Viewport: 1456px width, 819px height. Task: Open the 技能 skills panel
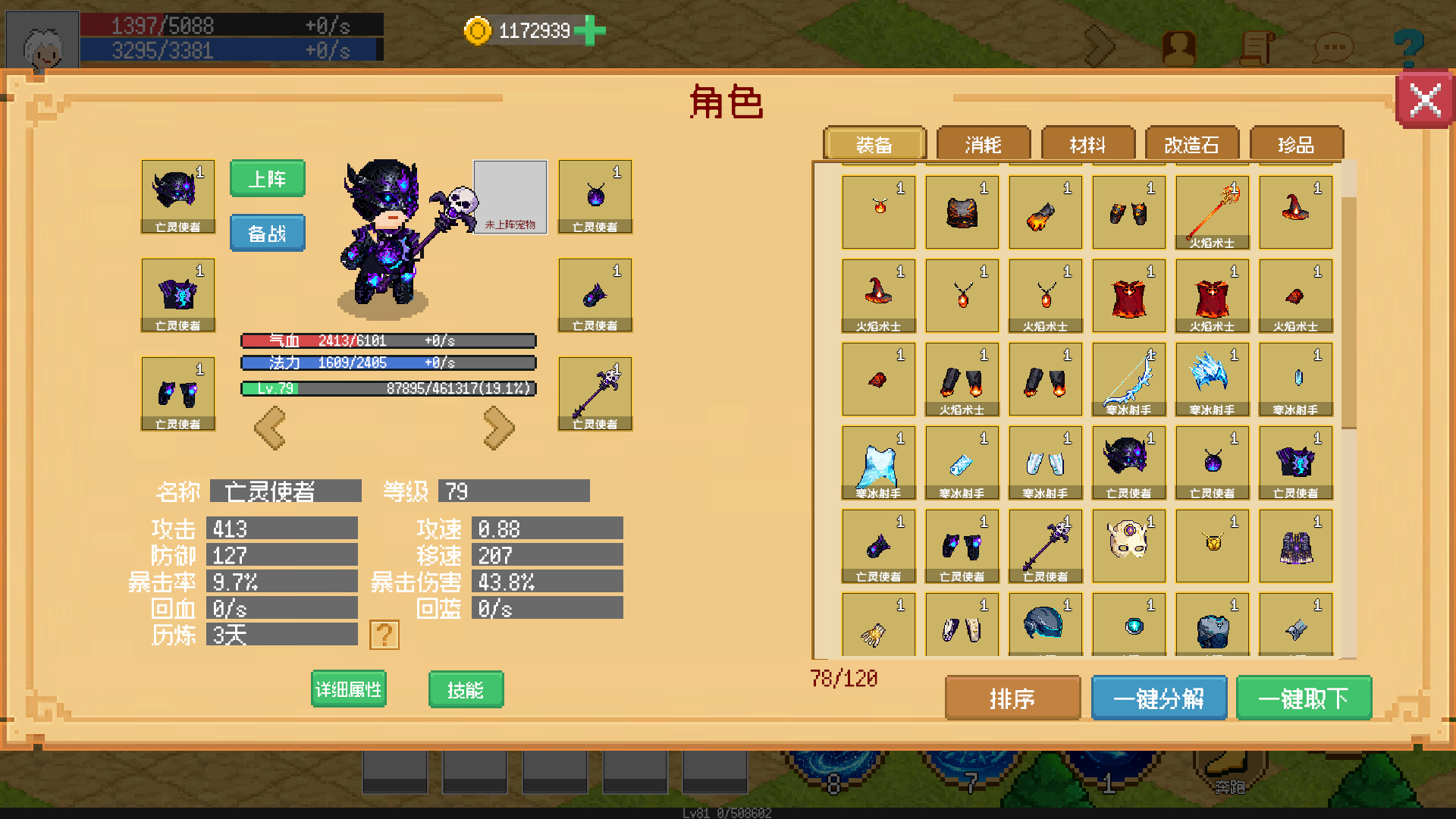(466, 689)
